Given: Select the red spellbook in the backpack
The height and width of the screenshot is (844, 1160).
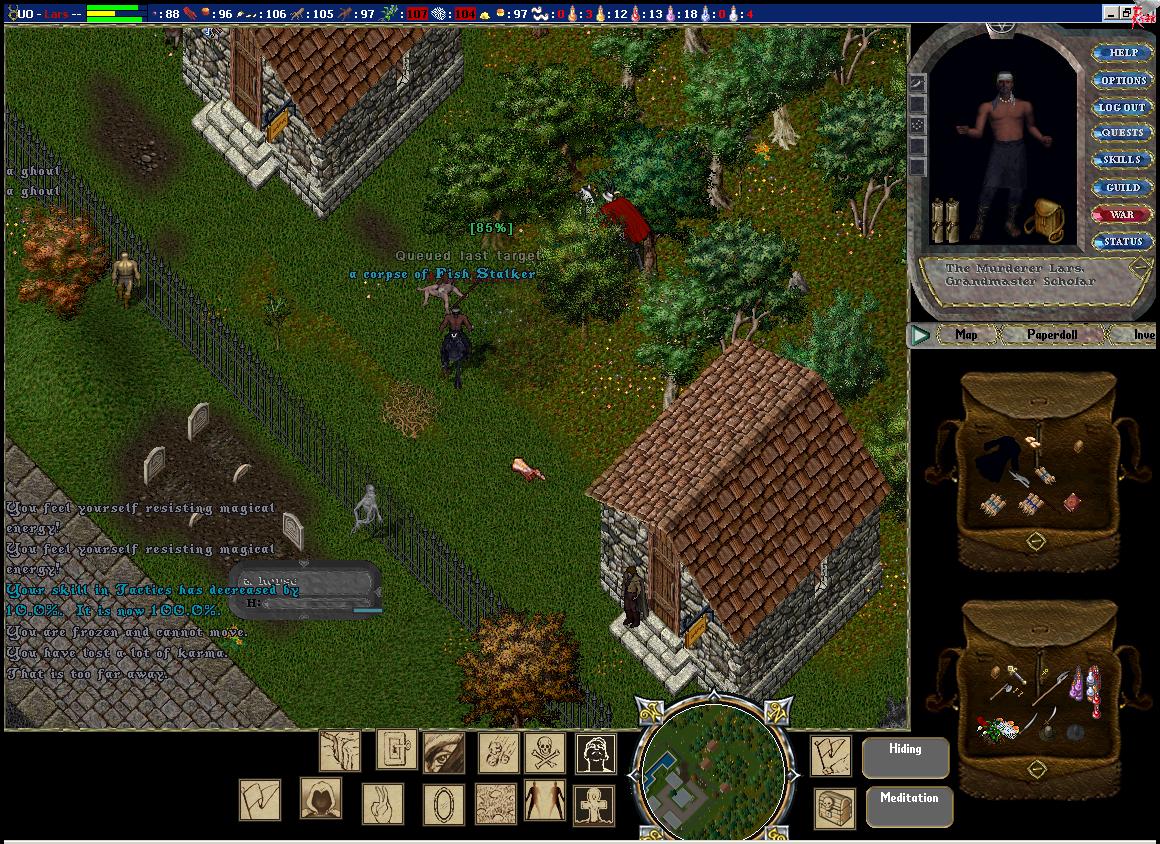Looking at the screenshot, I should (1072, 502).
